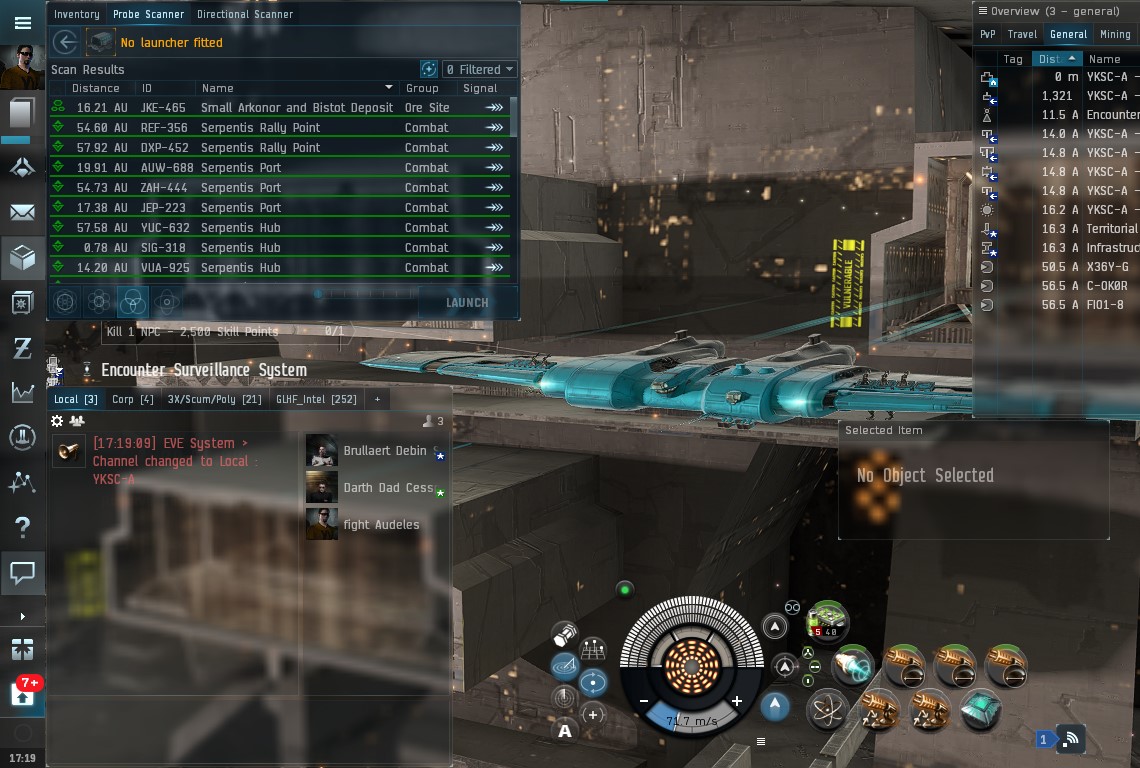1140x768 pixels.
Task: Click the character portrait in the sidebar
Action: tap(22, 67)
